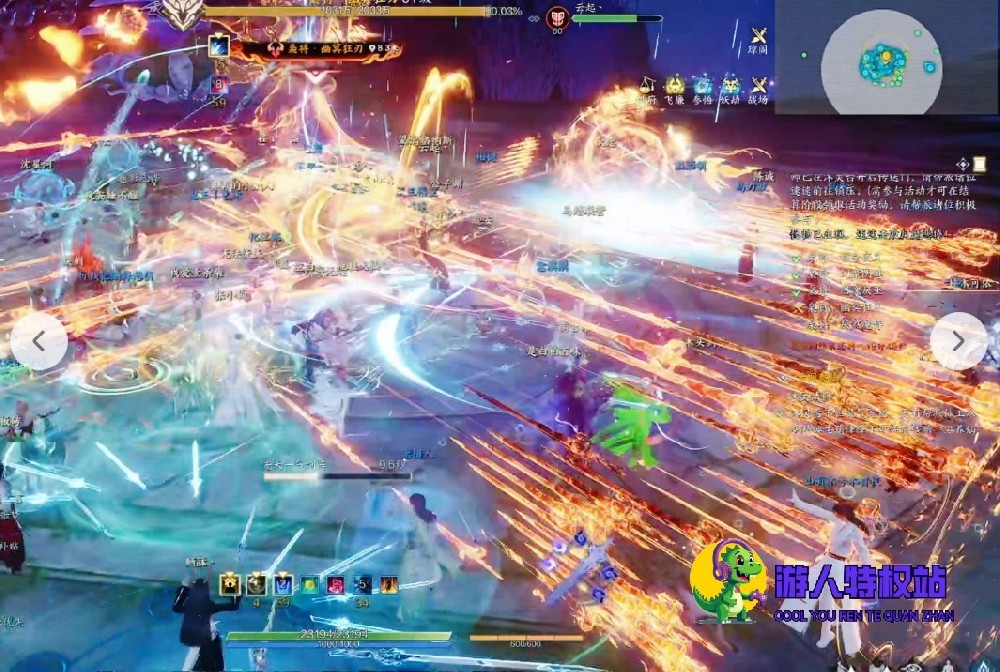
Task: Open the 琼阁 crossed-swords menu
Action: point(758,36)
